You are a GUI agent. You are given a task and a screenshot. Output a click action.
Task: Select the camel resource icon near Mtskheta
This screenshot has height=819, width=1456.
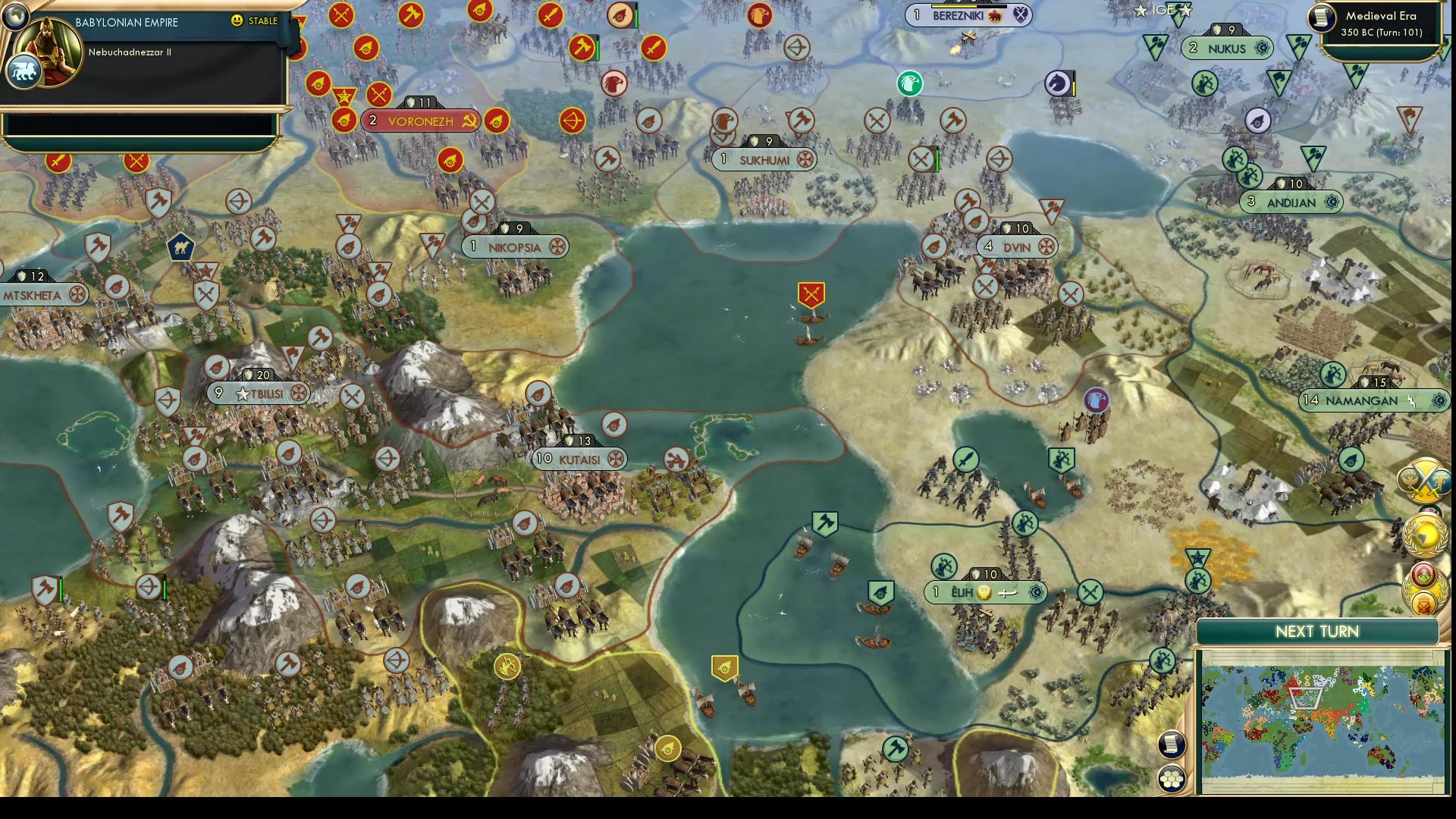click(180, 246)
